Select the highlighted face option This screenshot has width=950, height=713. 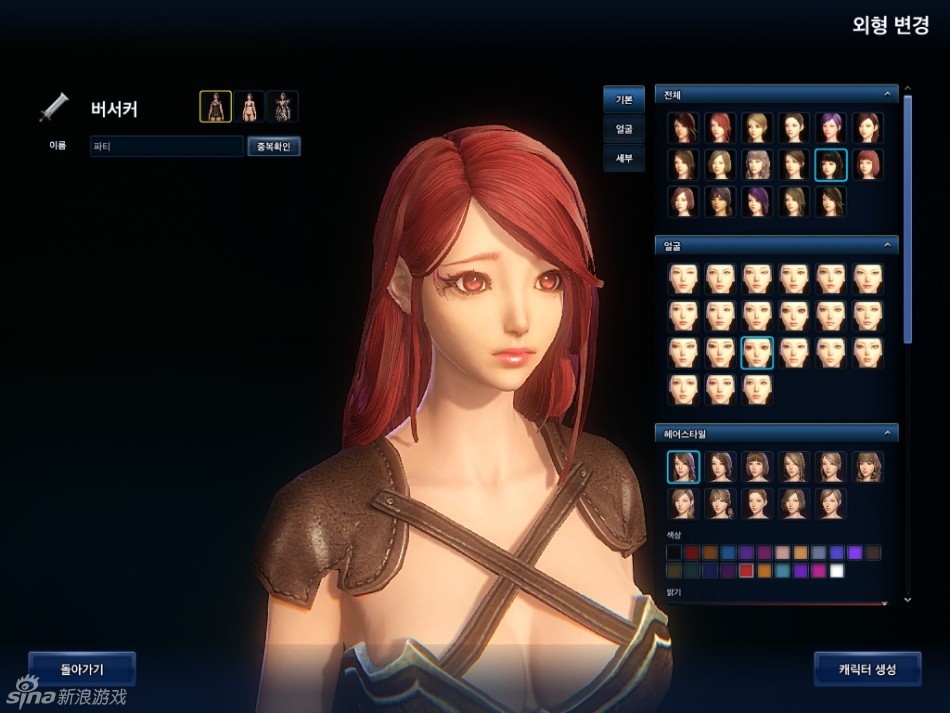click(x=757, y=353)
